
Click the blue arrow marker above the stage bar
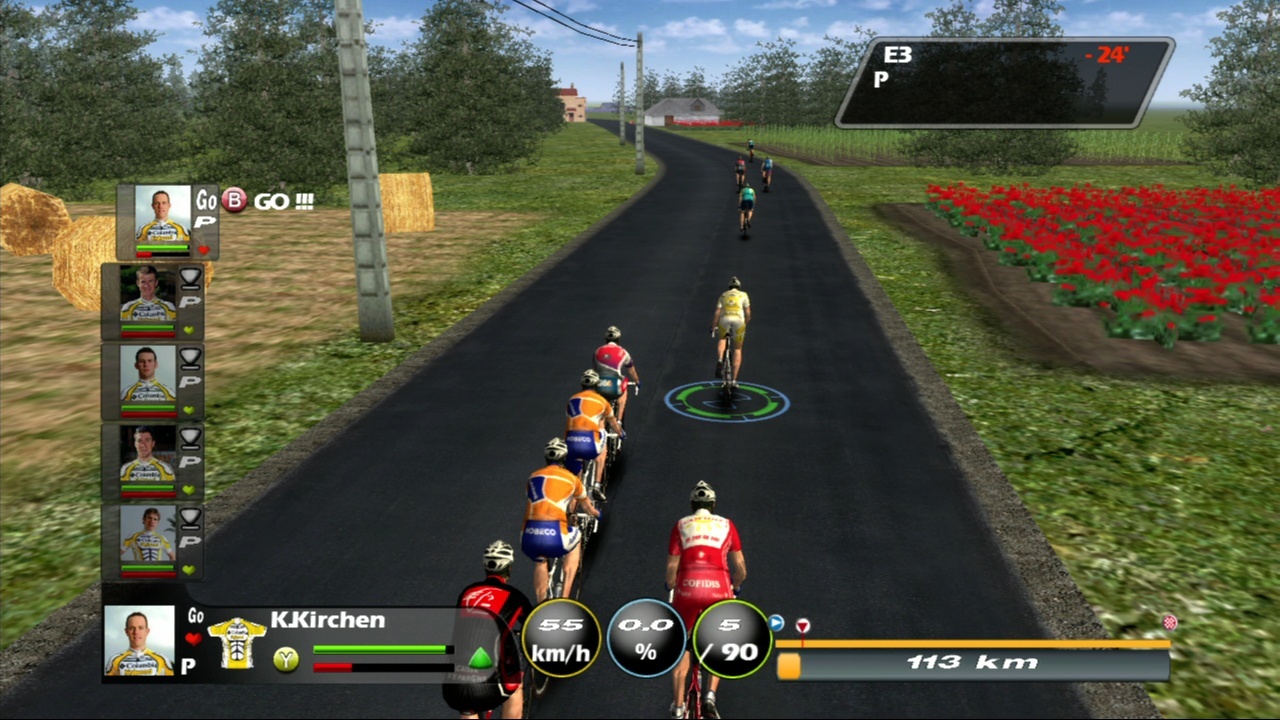coord(777,623)
